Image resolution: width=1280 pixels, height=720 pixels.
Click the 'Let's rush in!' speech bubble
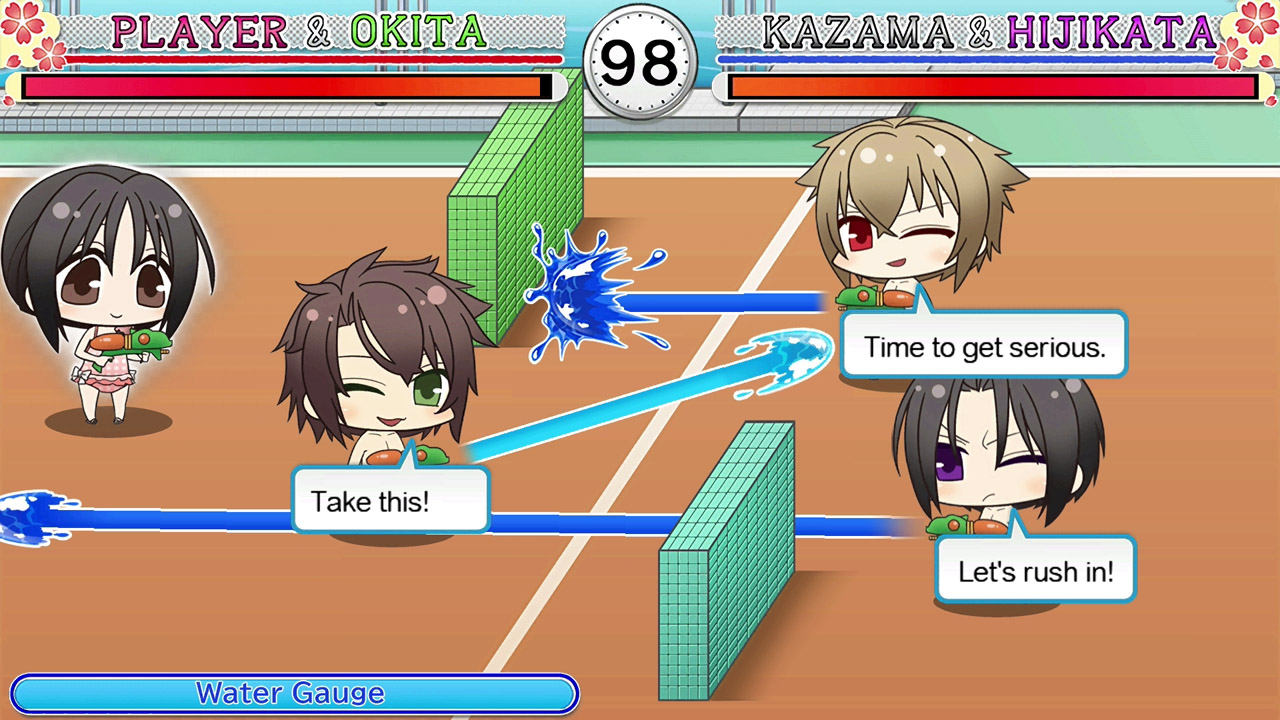coord(1034,570)
